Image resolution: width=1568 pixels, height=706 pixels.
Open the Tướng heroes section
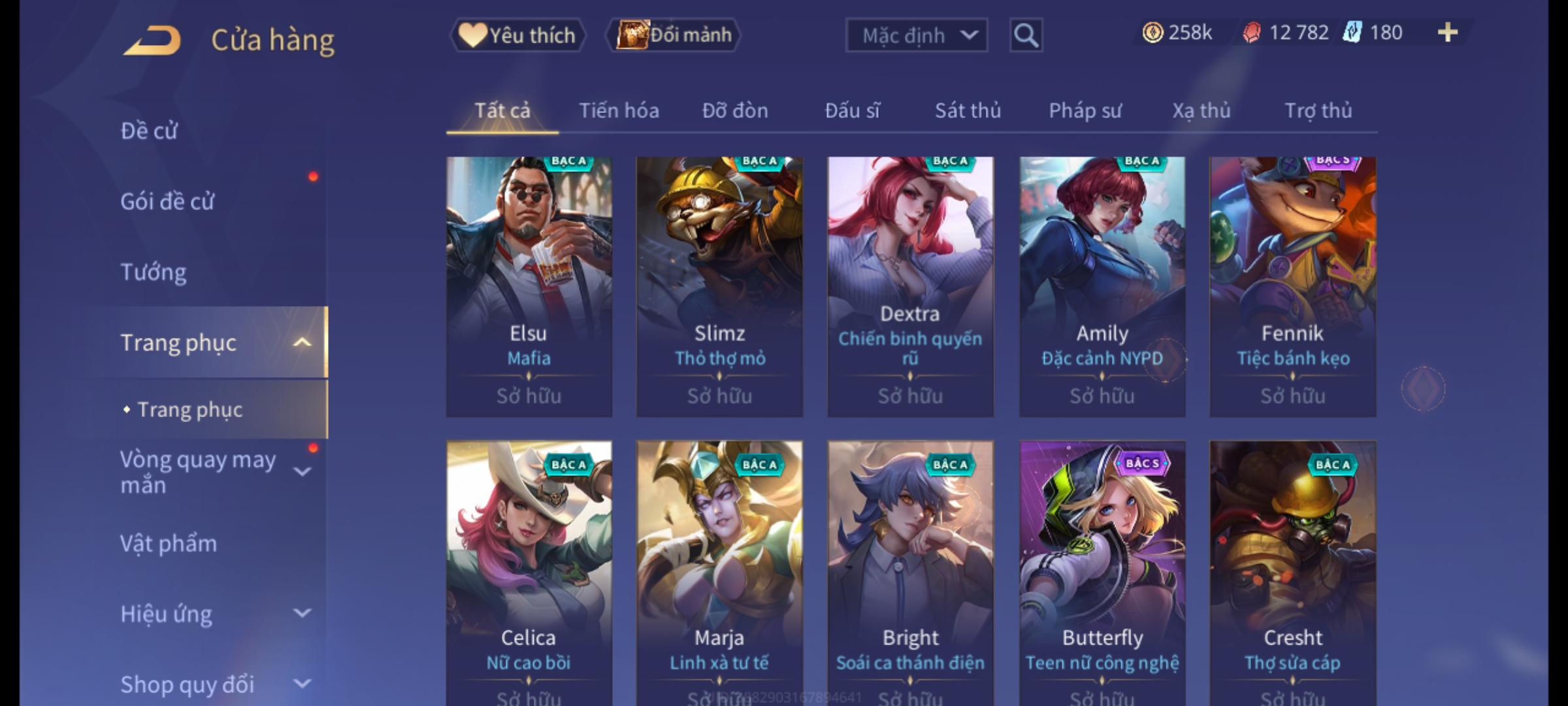coord(154,272)
